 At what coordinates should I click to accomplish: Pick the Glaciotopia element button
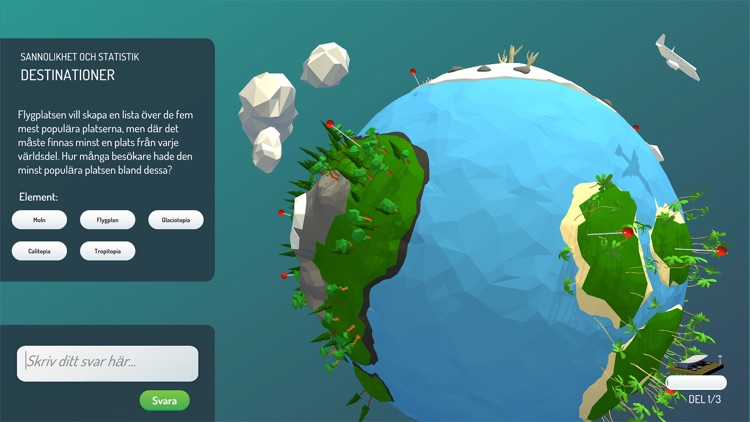(x=176, y=220)
